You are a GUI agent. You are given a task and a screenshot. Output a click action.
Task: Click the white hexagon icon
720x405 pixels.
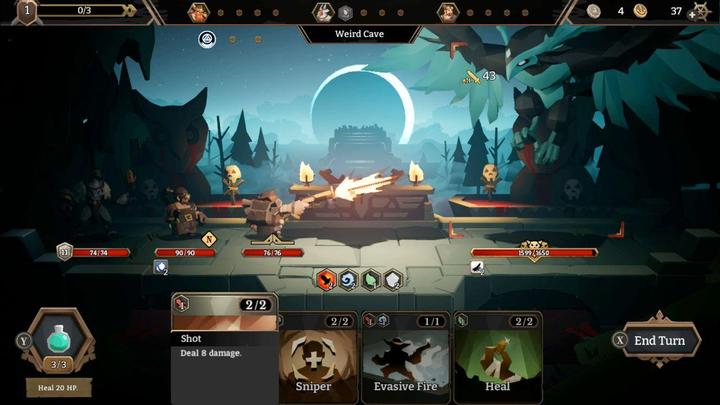pyautogui.click(x=394, y=280)
